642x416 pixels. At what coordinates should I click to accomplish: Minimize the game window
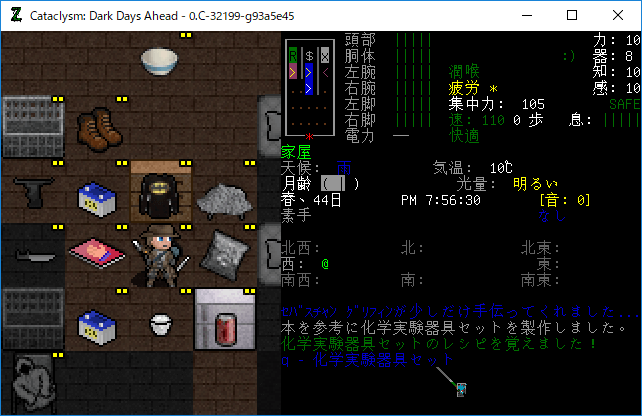[x=526, y=15]
